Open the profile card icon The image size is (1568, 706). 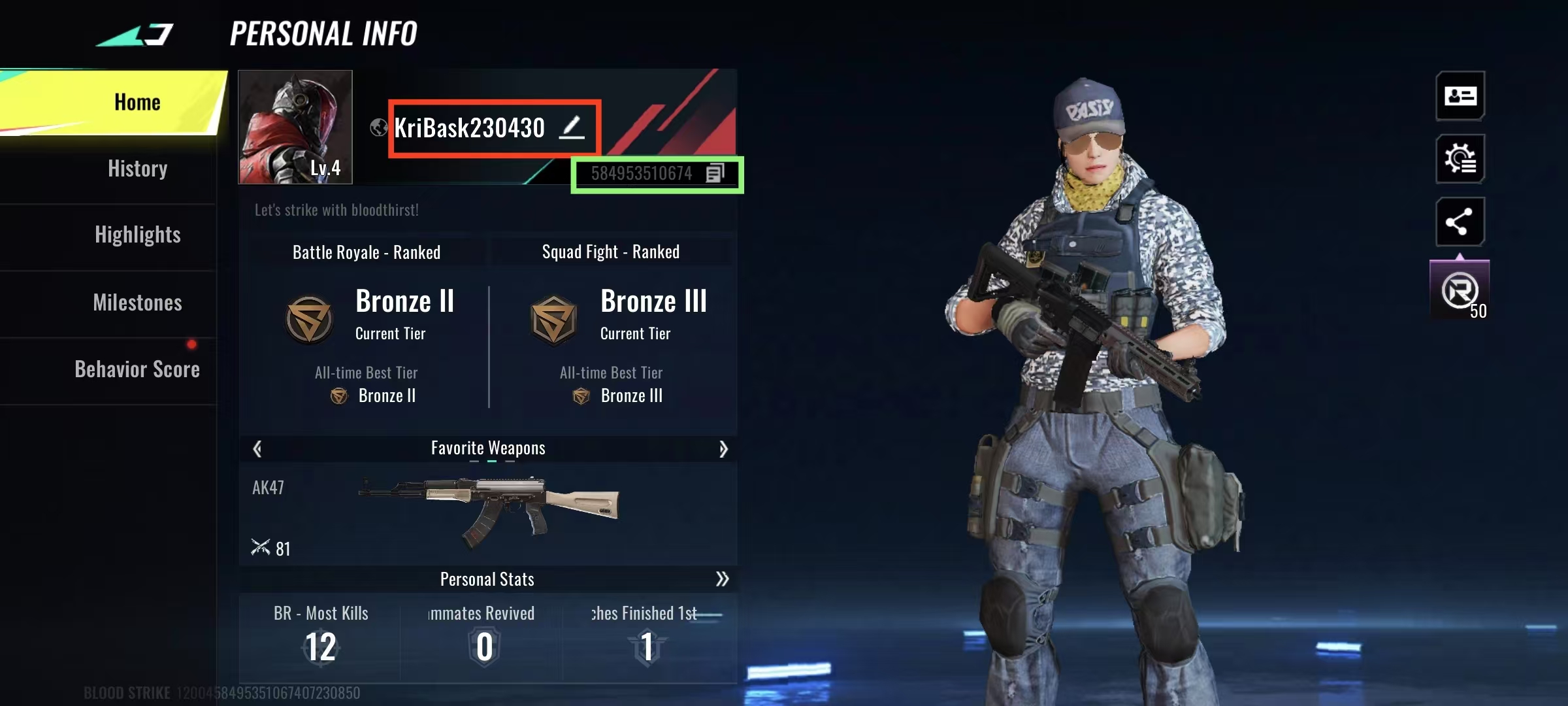(x=1460, y=96)
